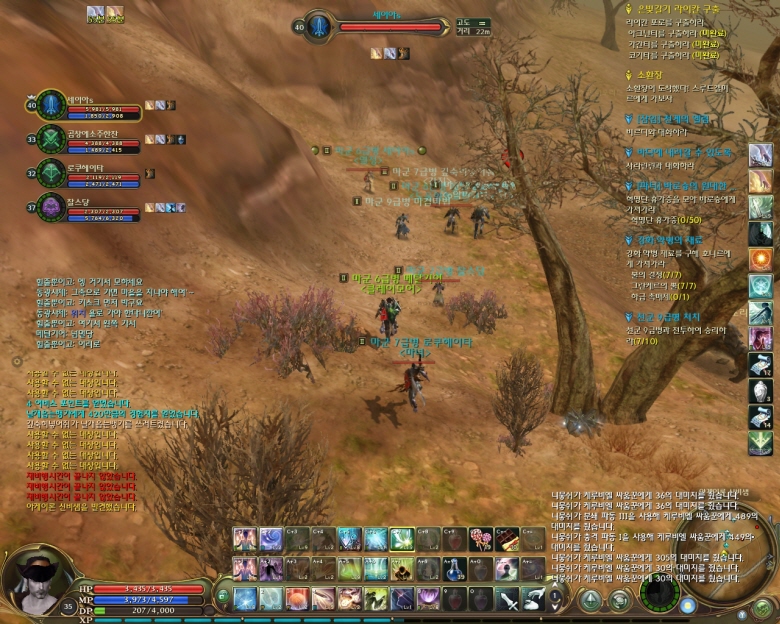This screenshot has height=624, width=780.
Task: Open the top quest entry in tracker
Action: coord(690,8)
